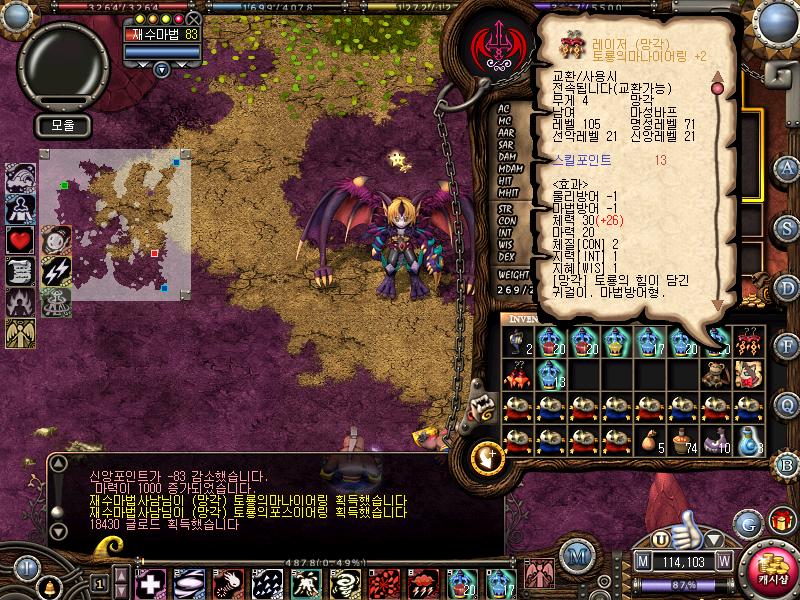Click the golden bell icon

[x=51, y=582]
